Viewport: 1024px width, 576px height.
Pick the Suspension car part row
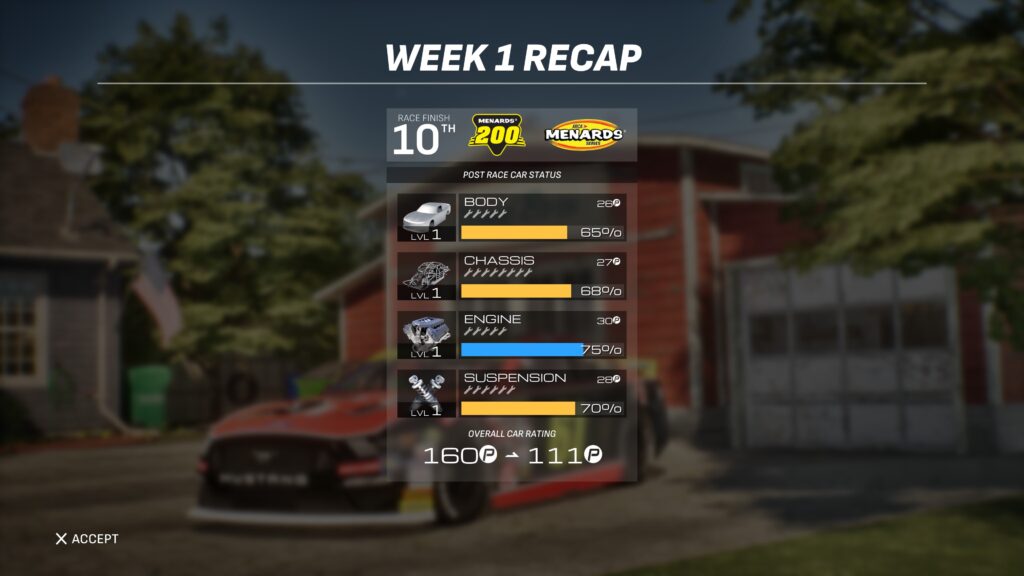(511, 394)
